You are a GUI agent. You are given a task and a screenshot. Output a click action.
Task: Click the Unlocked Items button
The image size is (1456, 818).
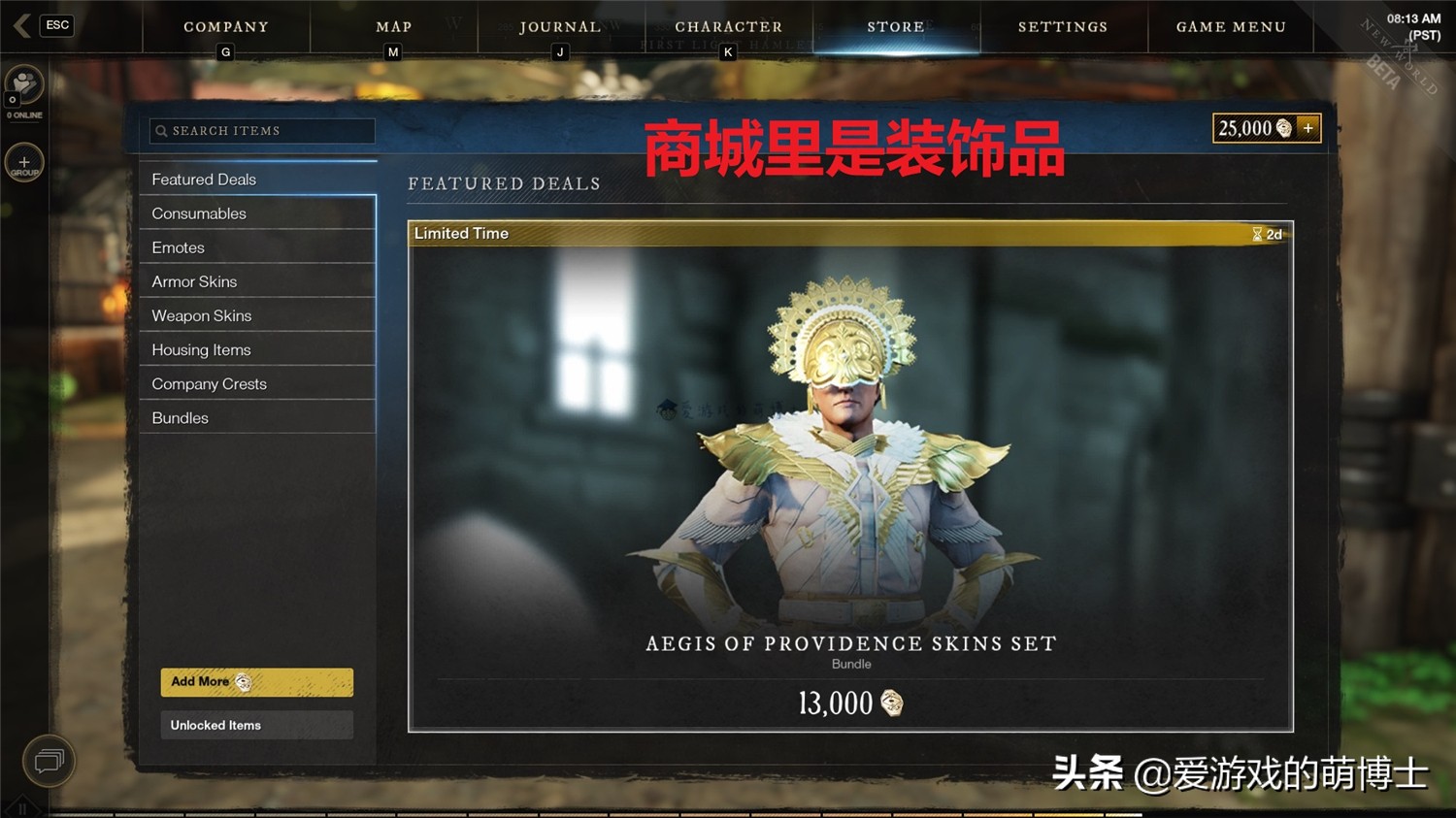(256, 725)
